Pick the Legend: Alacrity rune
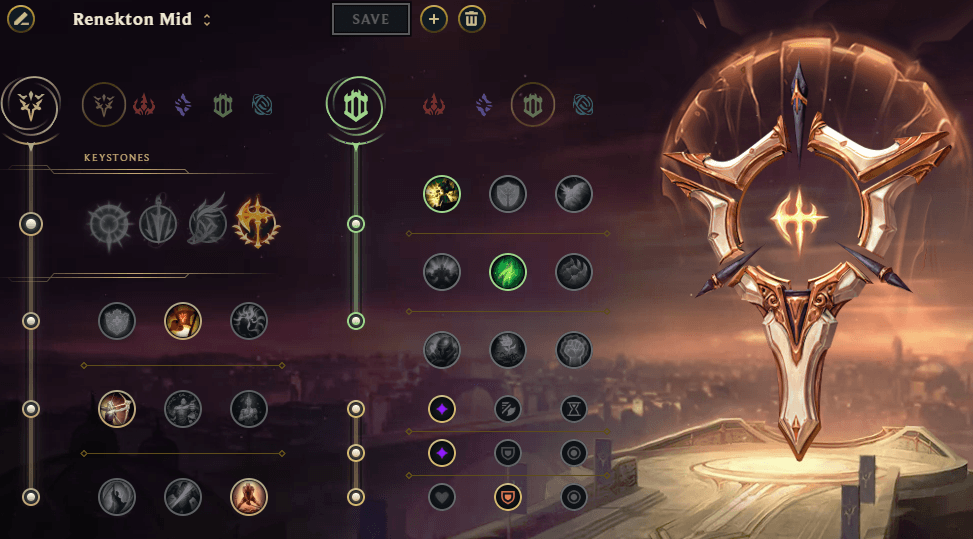This screenshot has width=973, height=539. point(117,408)
